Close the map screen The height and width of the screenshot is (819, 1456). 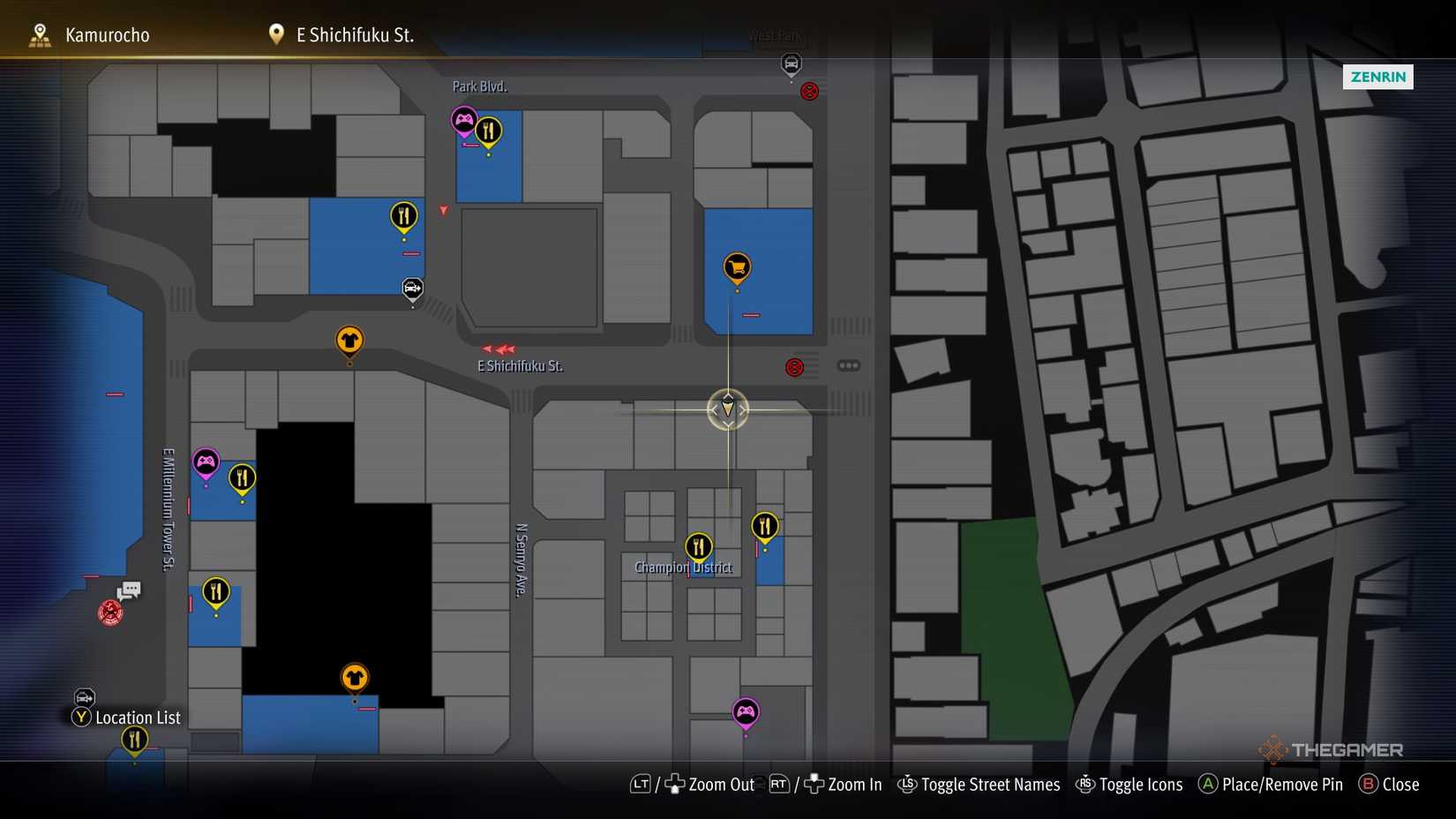(1401, 785)
